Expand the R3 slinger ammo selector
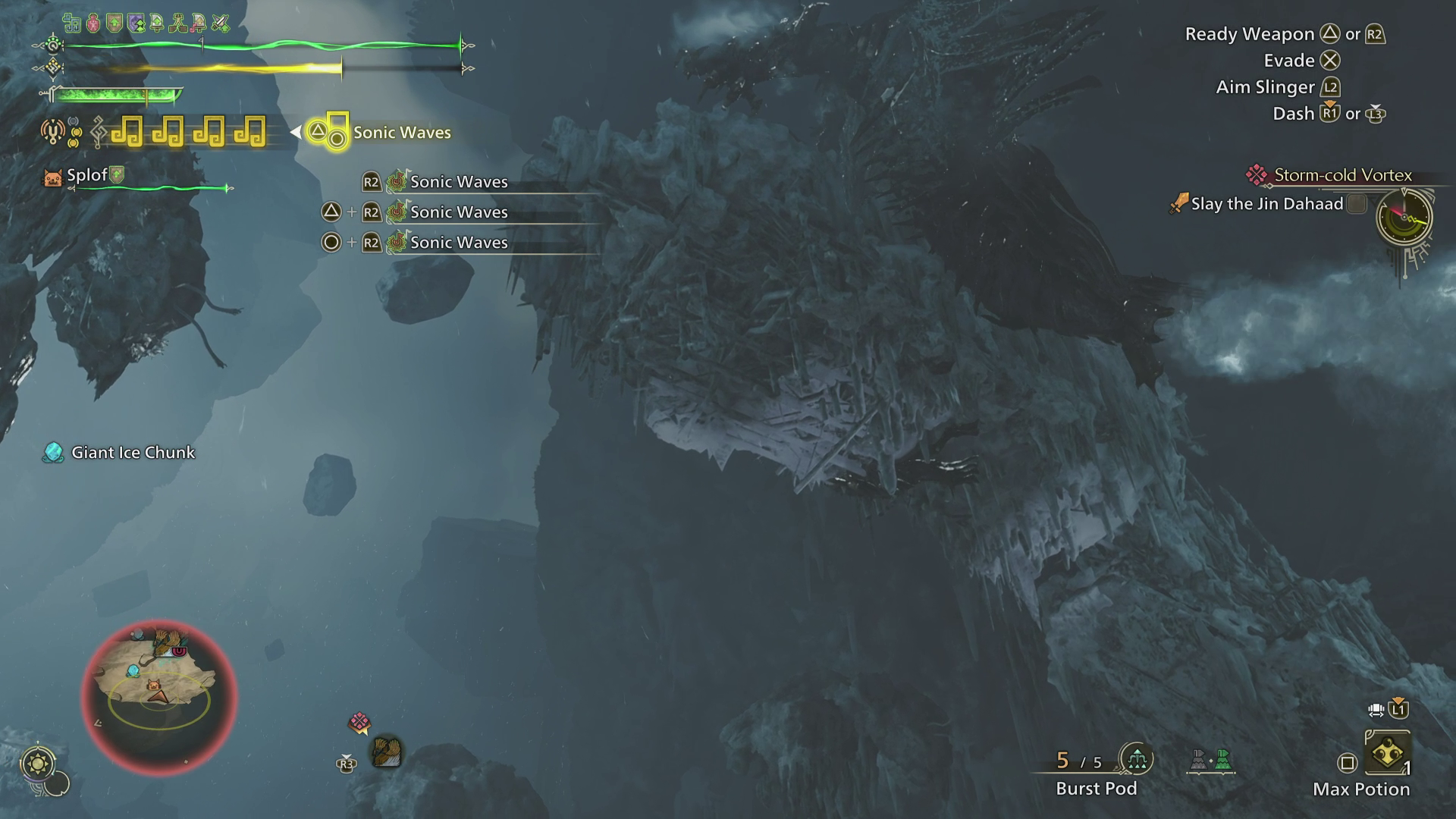Screen dimensions: 1456x819 point(347,764)
